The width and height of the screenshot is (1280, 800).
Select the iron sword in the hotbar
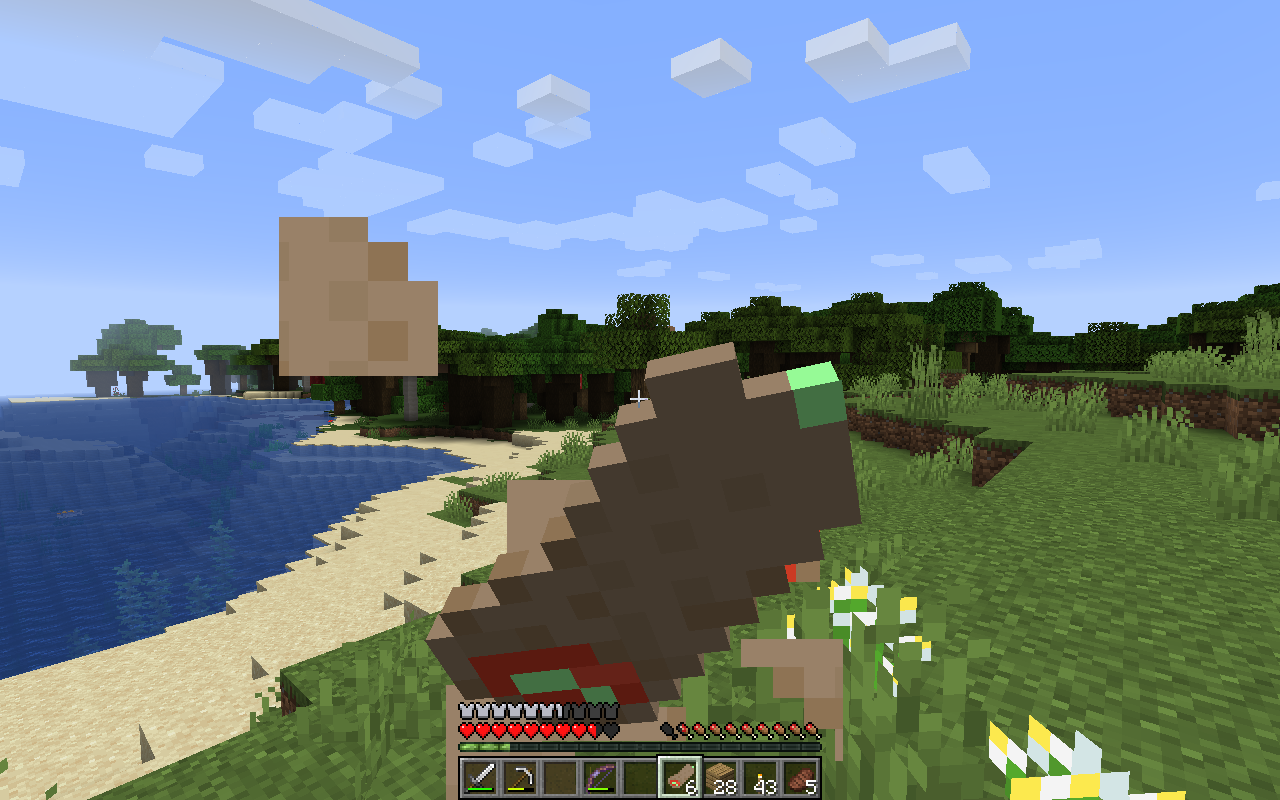pos(480,777)
